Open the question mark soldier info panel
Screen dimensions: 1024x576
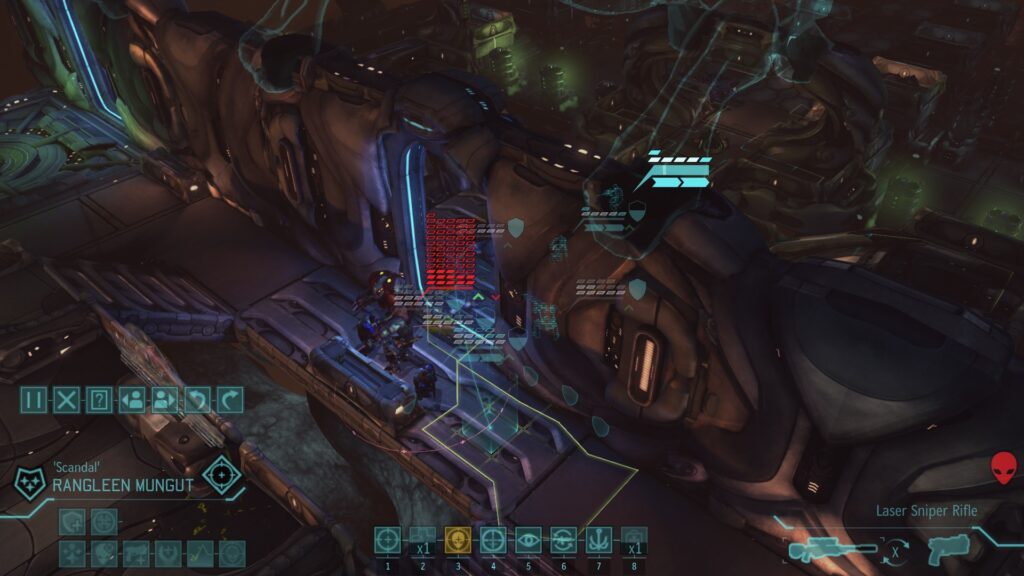coord(98,401)
